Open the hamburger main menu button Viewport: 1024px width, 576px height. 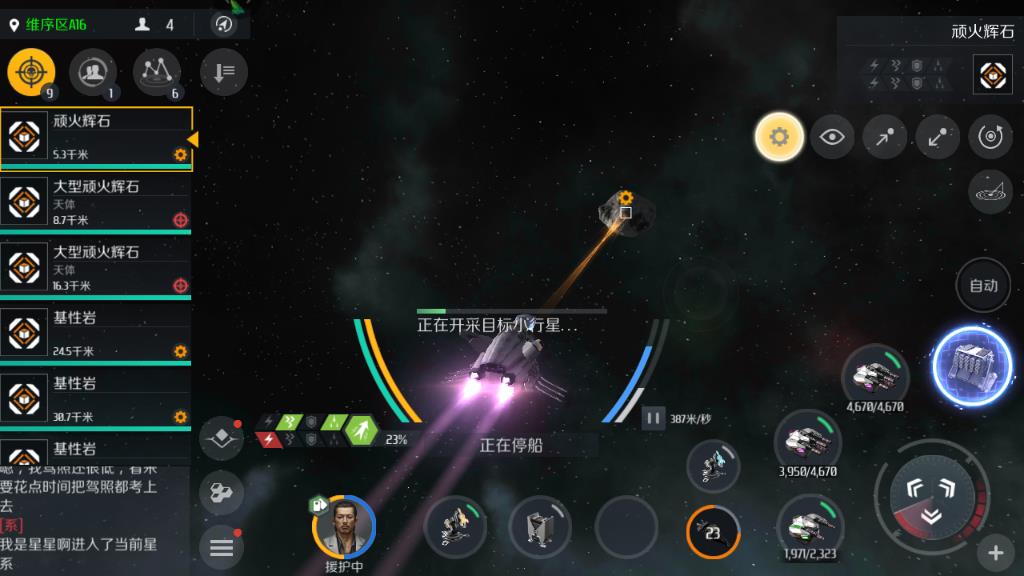[221, 546]
